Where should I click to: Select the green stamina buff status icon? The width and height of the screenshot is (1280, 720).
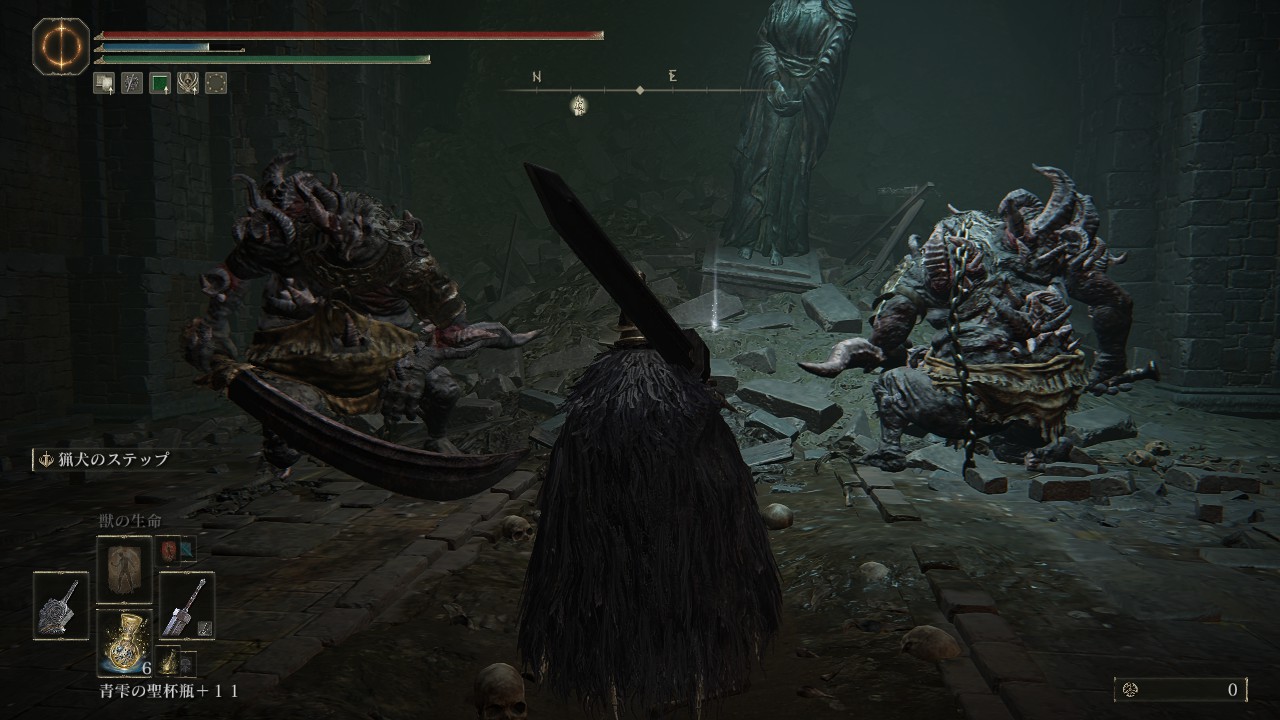160,84
